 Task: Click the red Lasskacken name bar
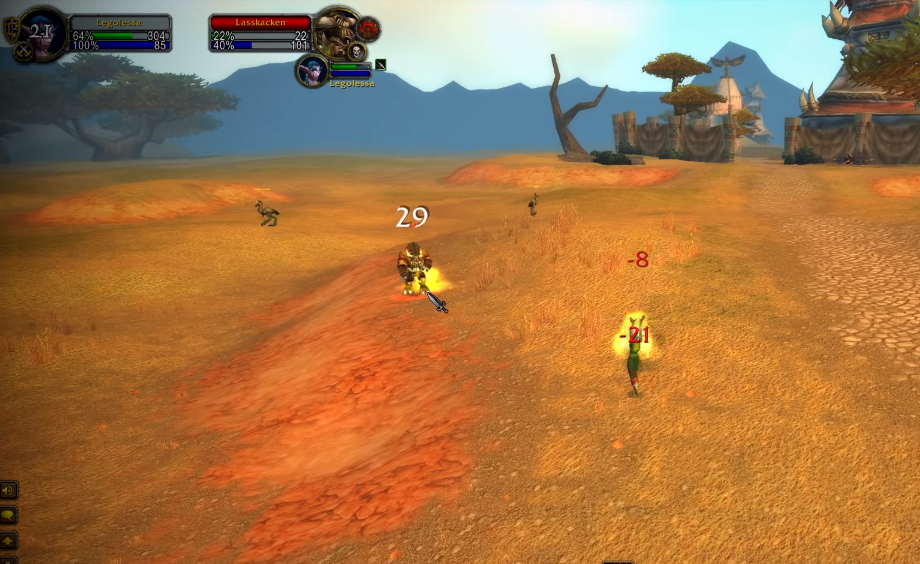(x=260, y=21)
